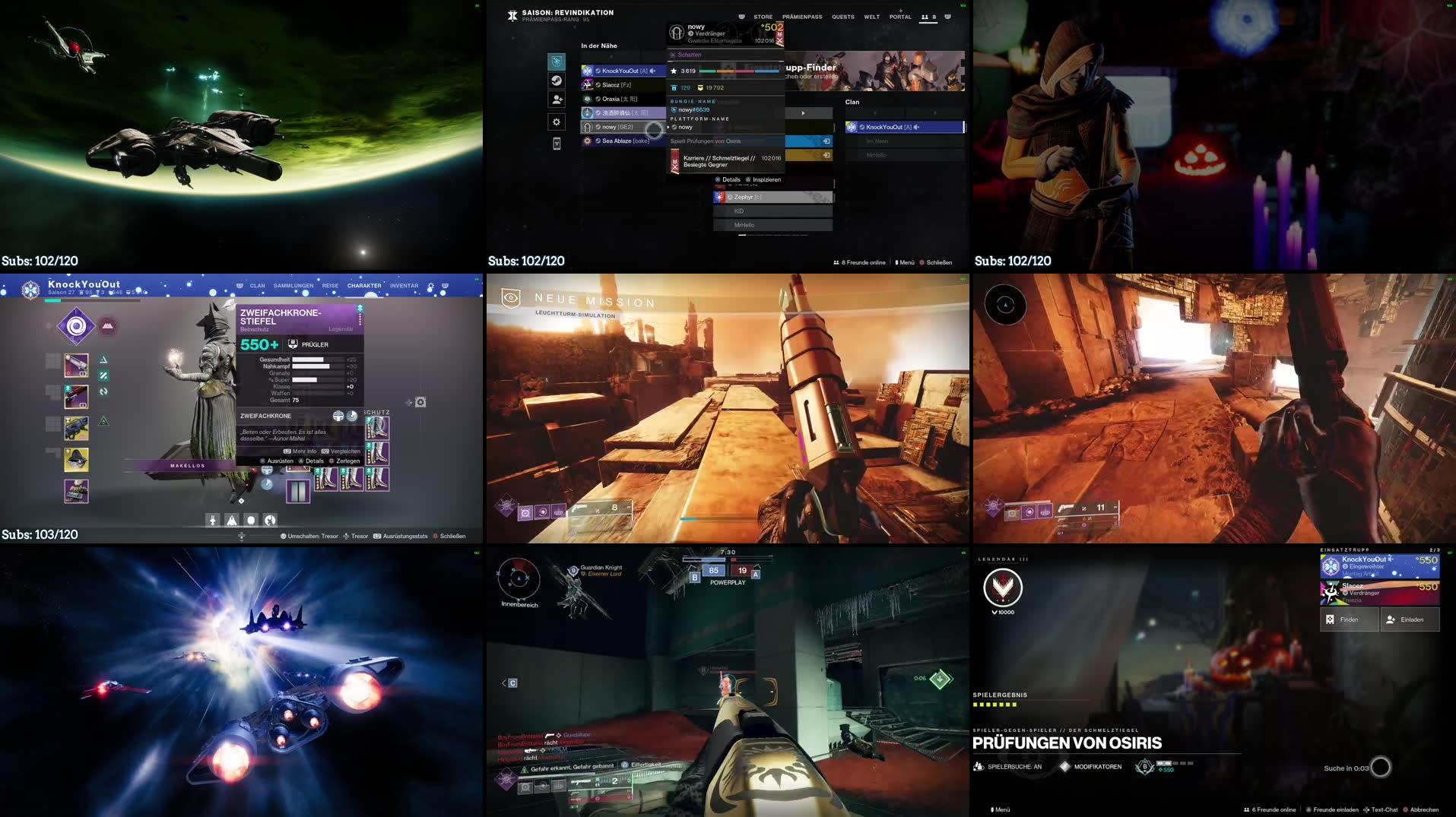Select the subclass diamond emblem on the character screen
The image size is (1456, 817).
pyautogui.click(x=76, y=325)
